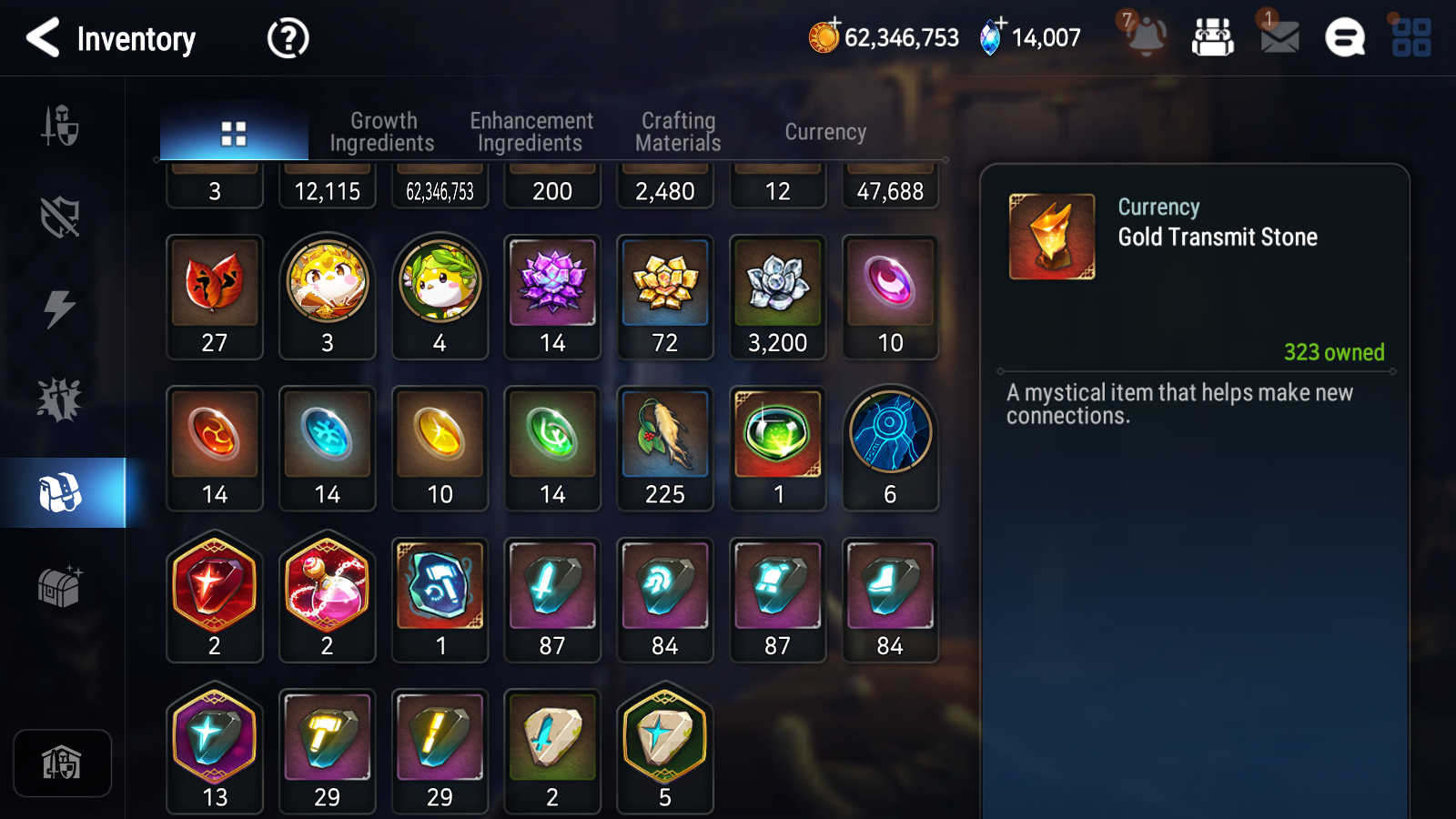Switch to the lightning bolt category
The height and width of the screenshot is (819, 1456).
click(60, 308)
